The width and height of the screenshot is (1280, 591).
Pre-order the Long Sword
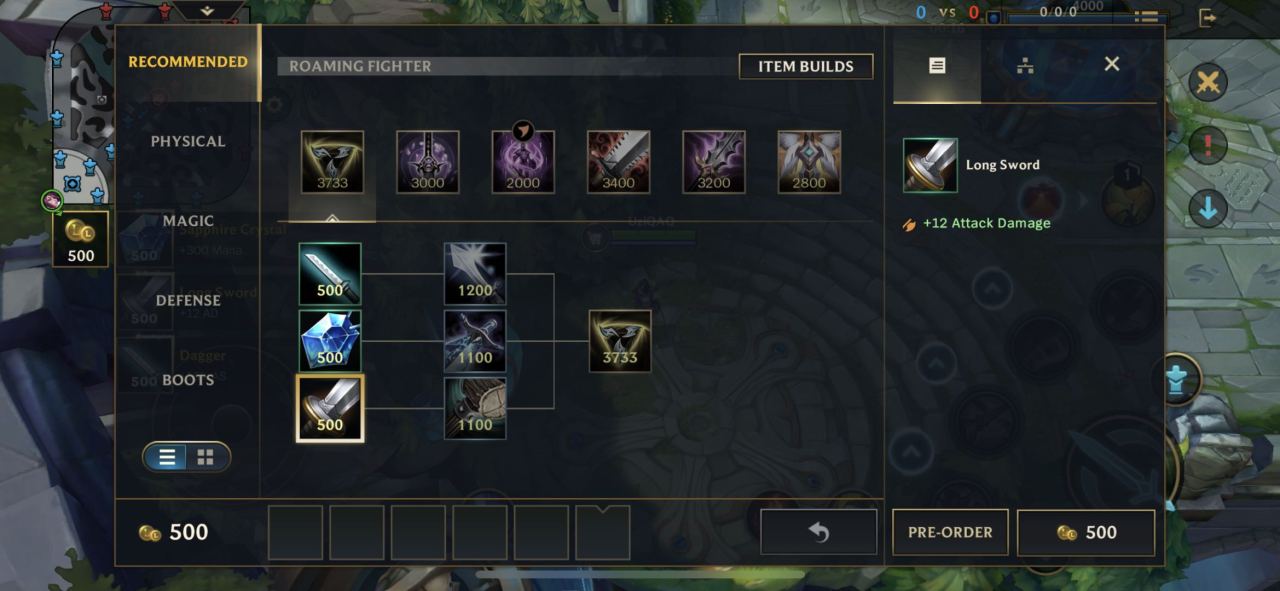[950, 532]
